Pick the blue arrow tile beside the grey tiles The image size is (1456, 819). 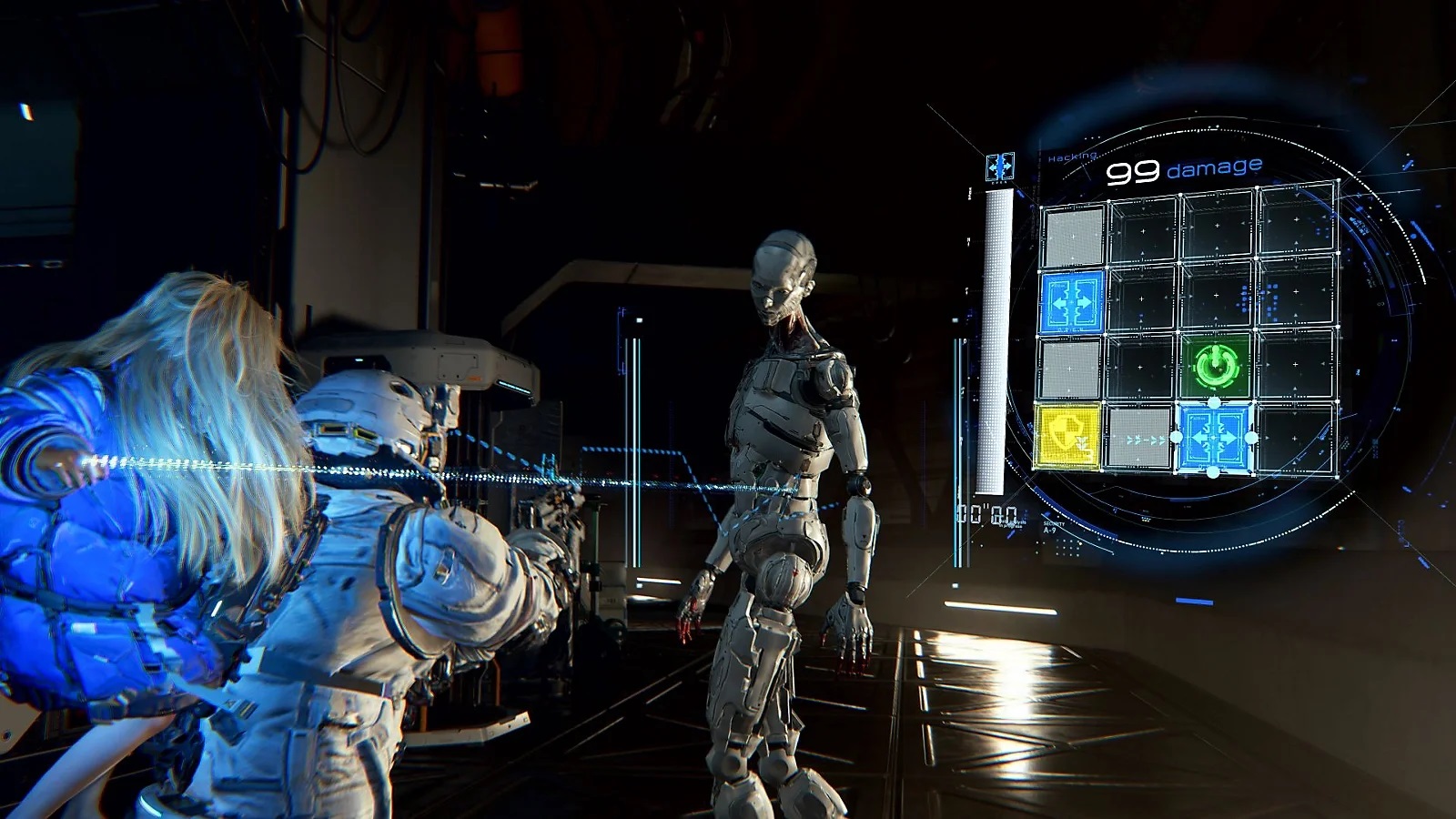click(x=1073, y=301)
